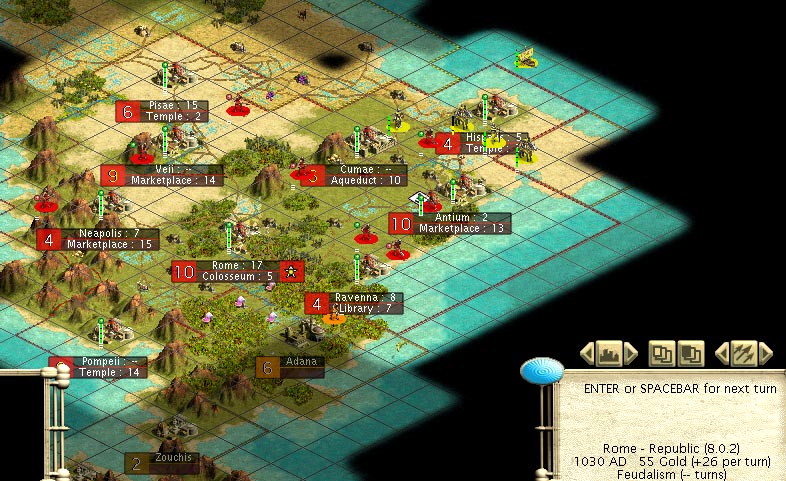The width and height of the screenshot is (786, 481).
Task: Click the darker overlapping squares button
Action: tap(691, 353)
